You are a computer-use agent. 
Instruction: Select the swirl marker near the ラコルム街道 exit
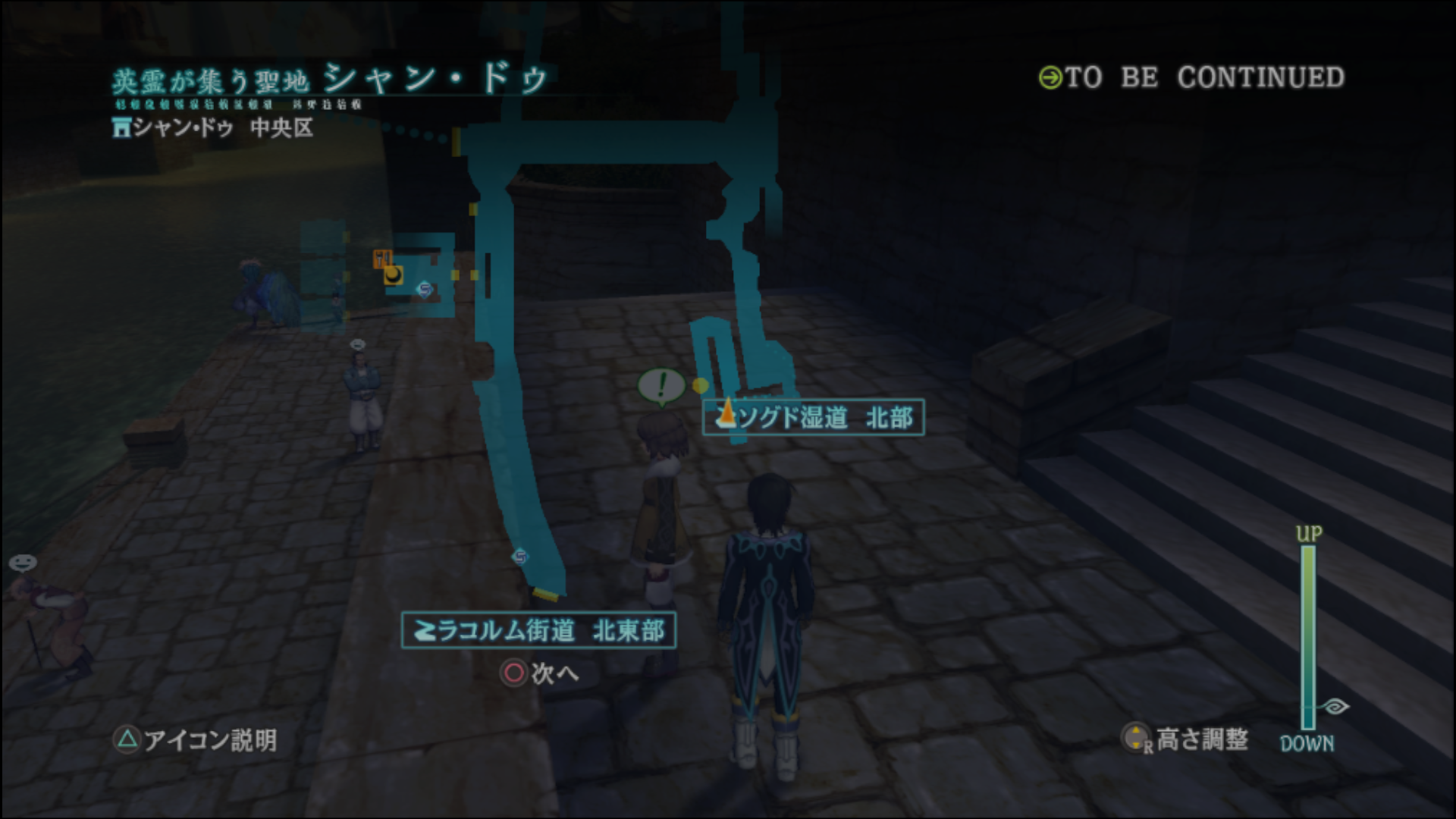[519, 557]
